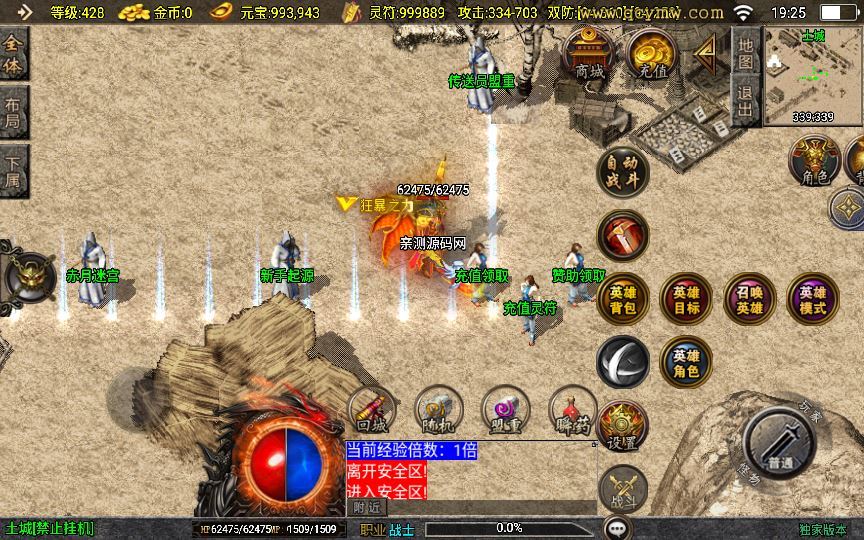864x540 pixels.
Task: Select the 全体 tab on left edge
Action: pos(13,56)
